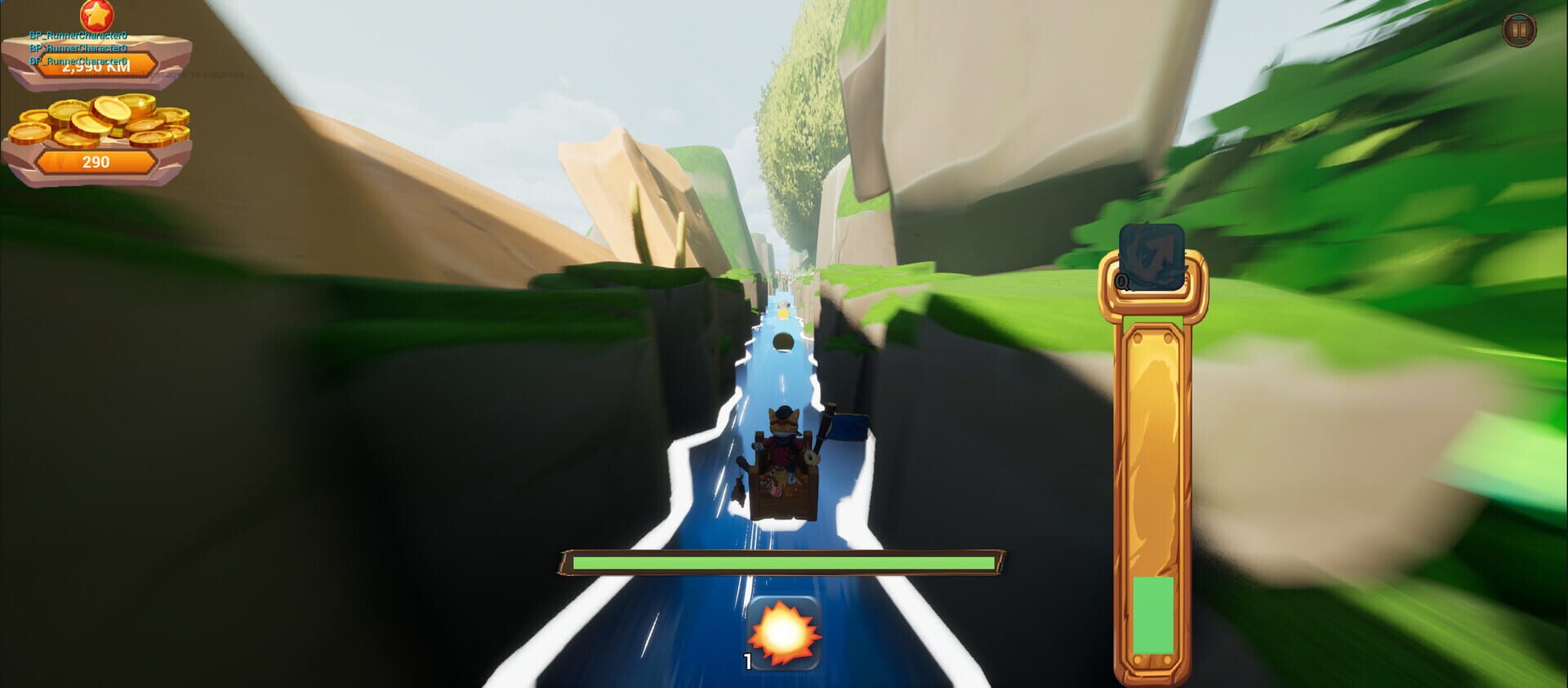Click the 290 coin counter banner
The width and height of the screenshot is (1568, 688).
(x=96, y=162)
